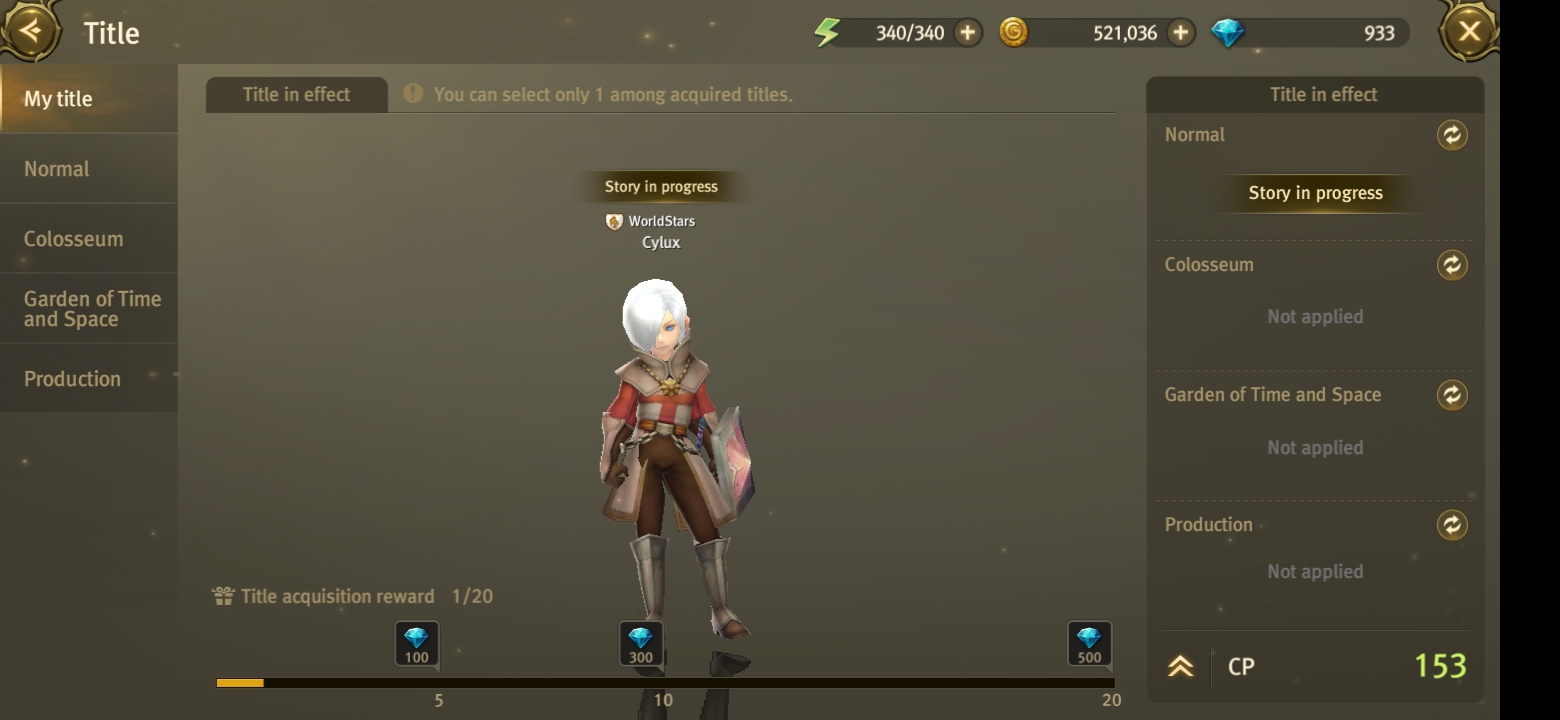Expand the CP details arrow
This screenshot has width=1560, height=720.
(x=1181, y=667)
